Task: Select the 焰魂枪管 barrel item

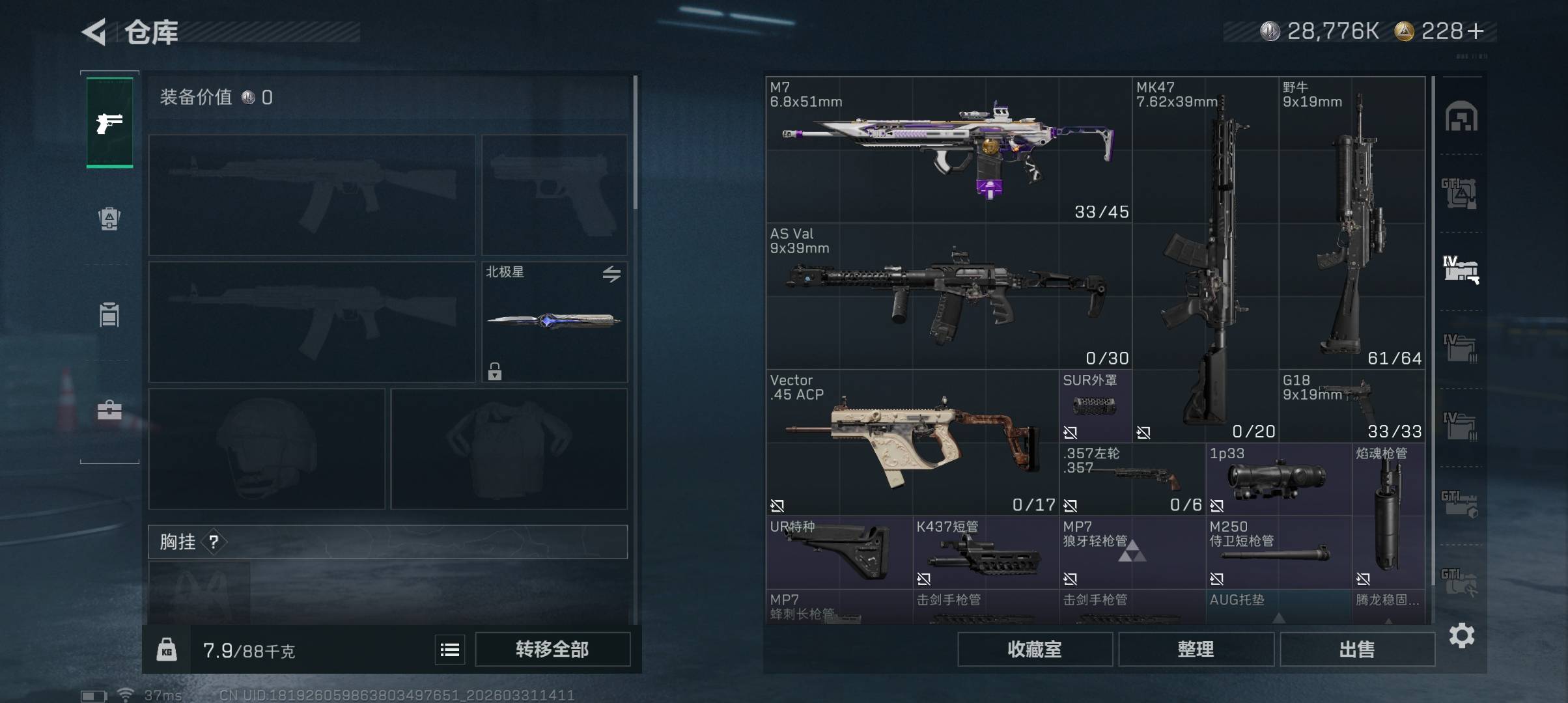Action: [x=1388, y=516]
